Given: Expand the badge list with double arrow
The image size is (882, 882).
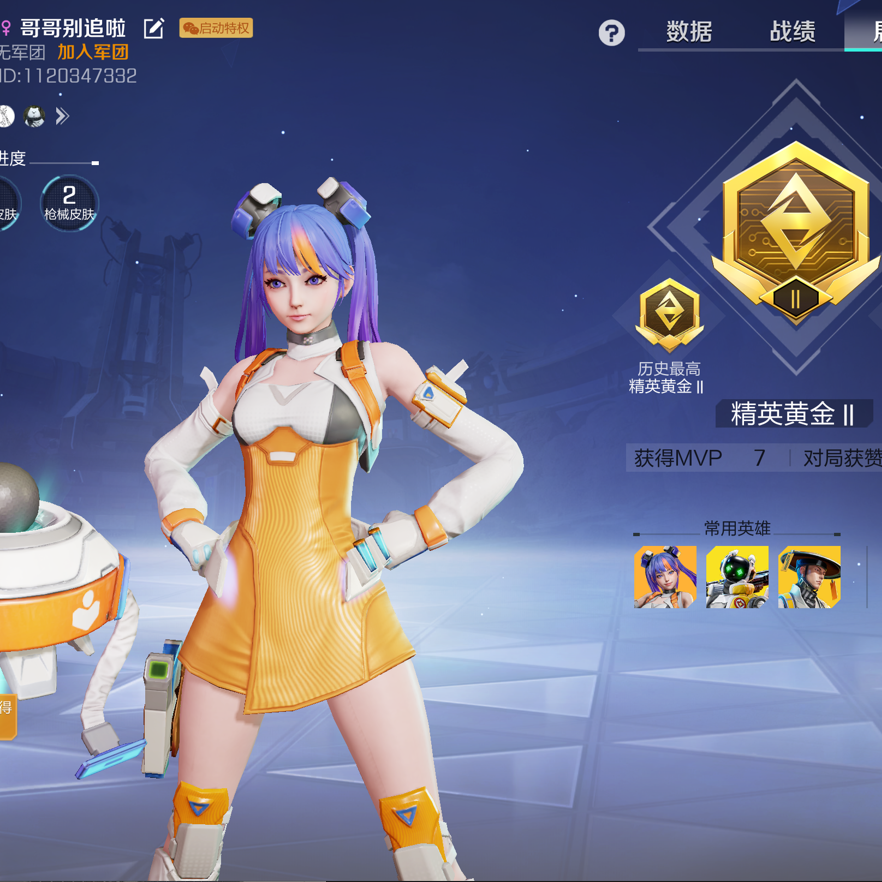Looking at the screenshot, I should [x=62, y=117].
